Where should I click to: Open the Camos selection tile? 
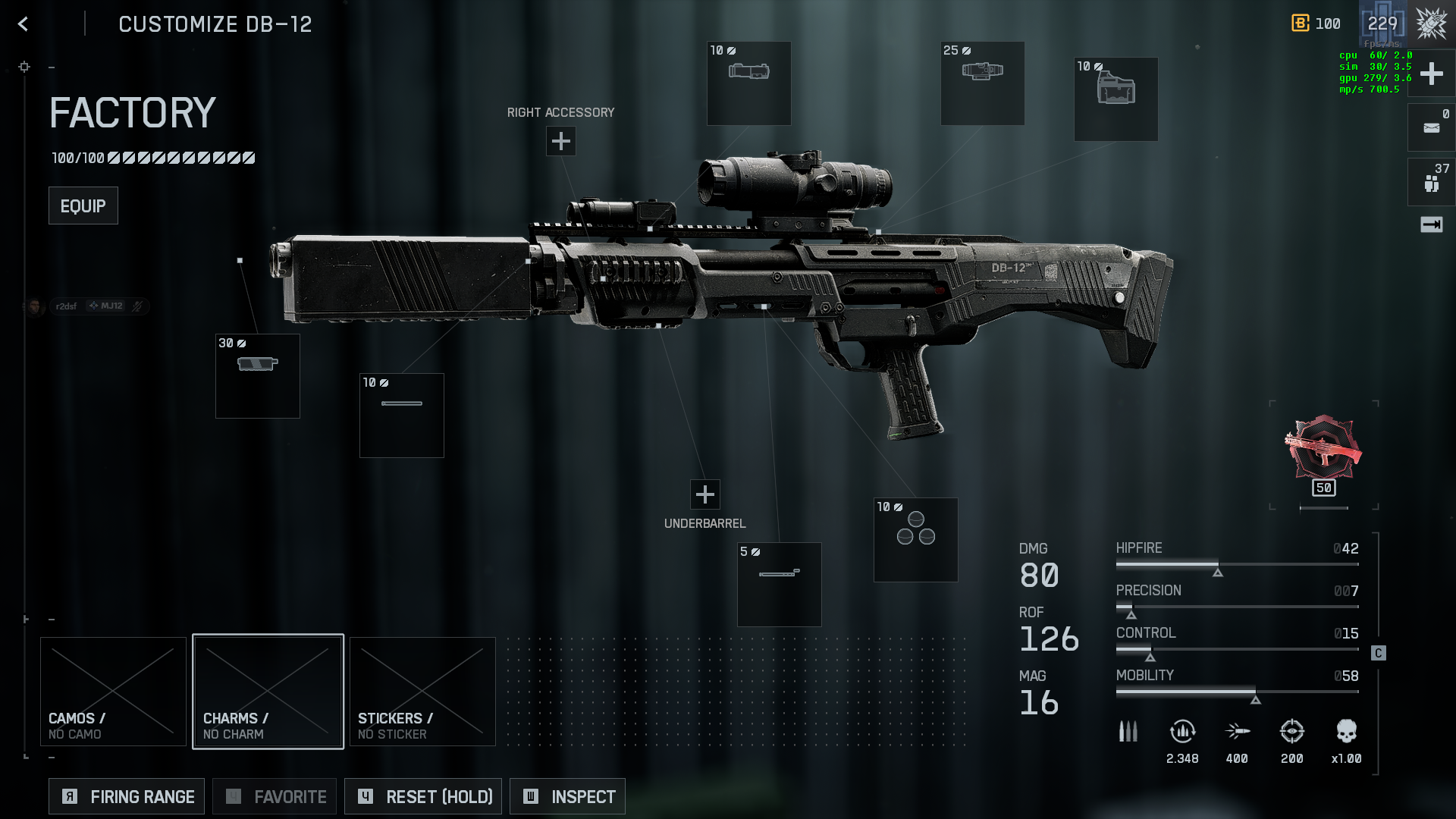click(113, 692)
